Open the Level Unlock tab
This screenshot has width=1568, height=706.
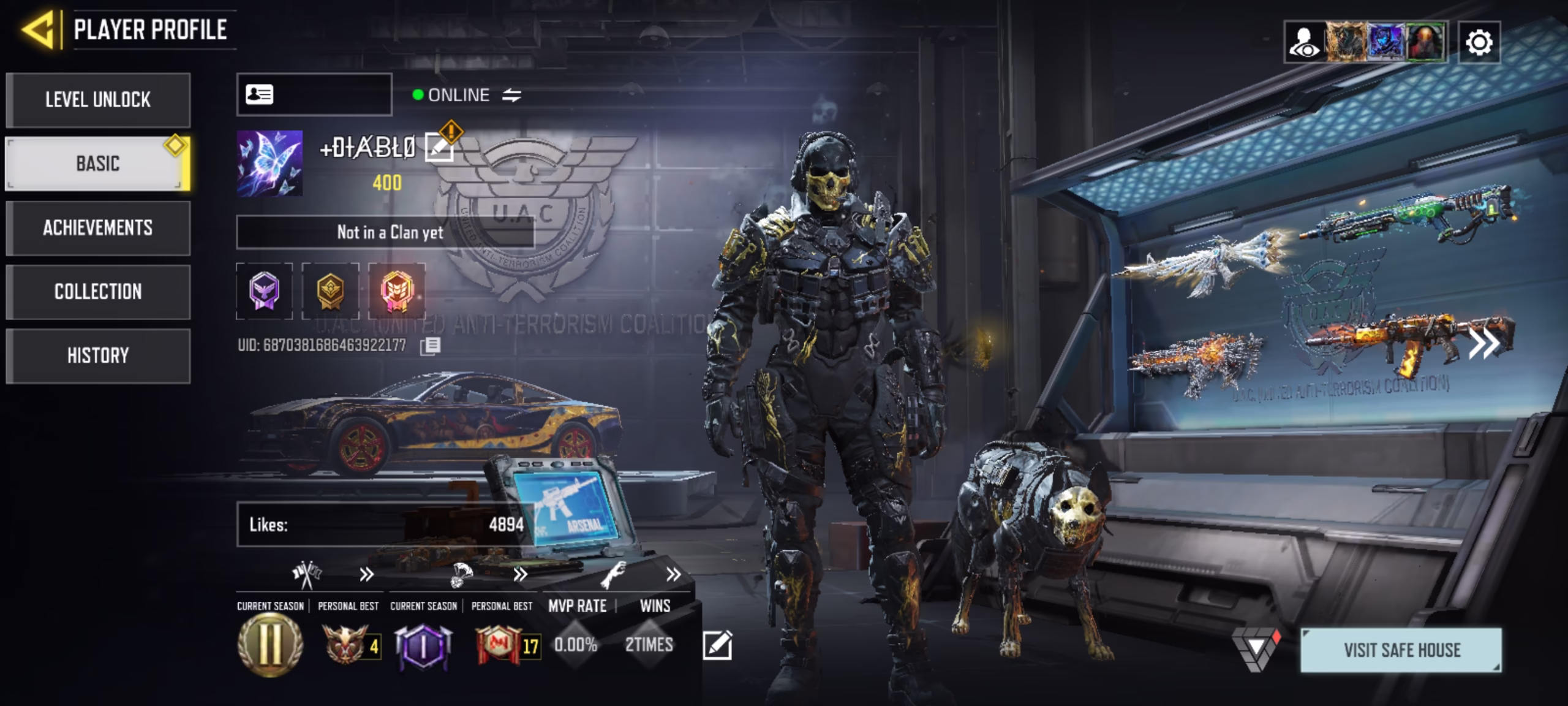click(x=98, y=100)
